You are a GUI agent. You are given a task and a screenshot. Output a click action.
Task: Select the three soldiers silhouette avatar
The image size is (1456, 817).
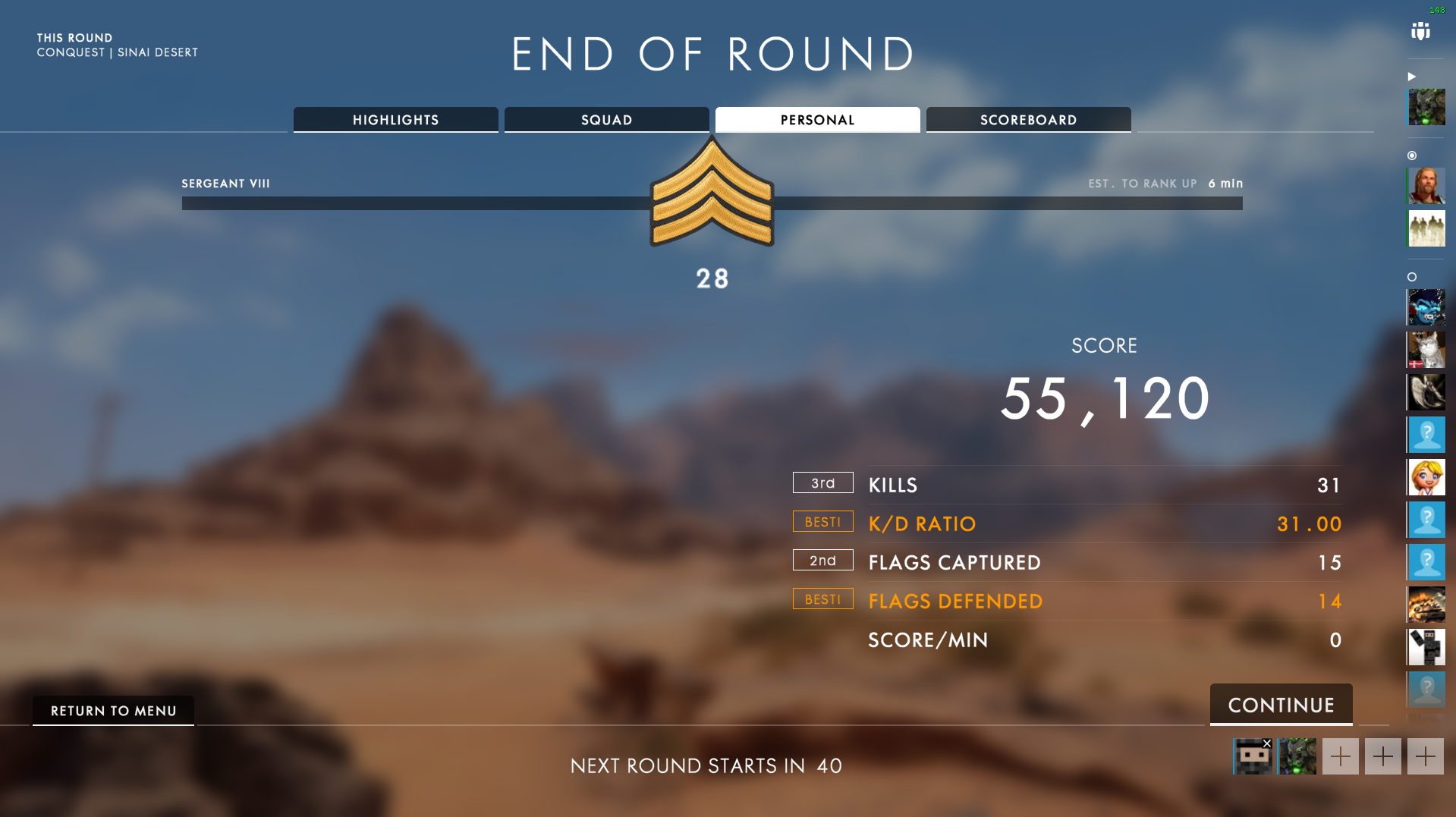tap(1426, 228)
